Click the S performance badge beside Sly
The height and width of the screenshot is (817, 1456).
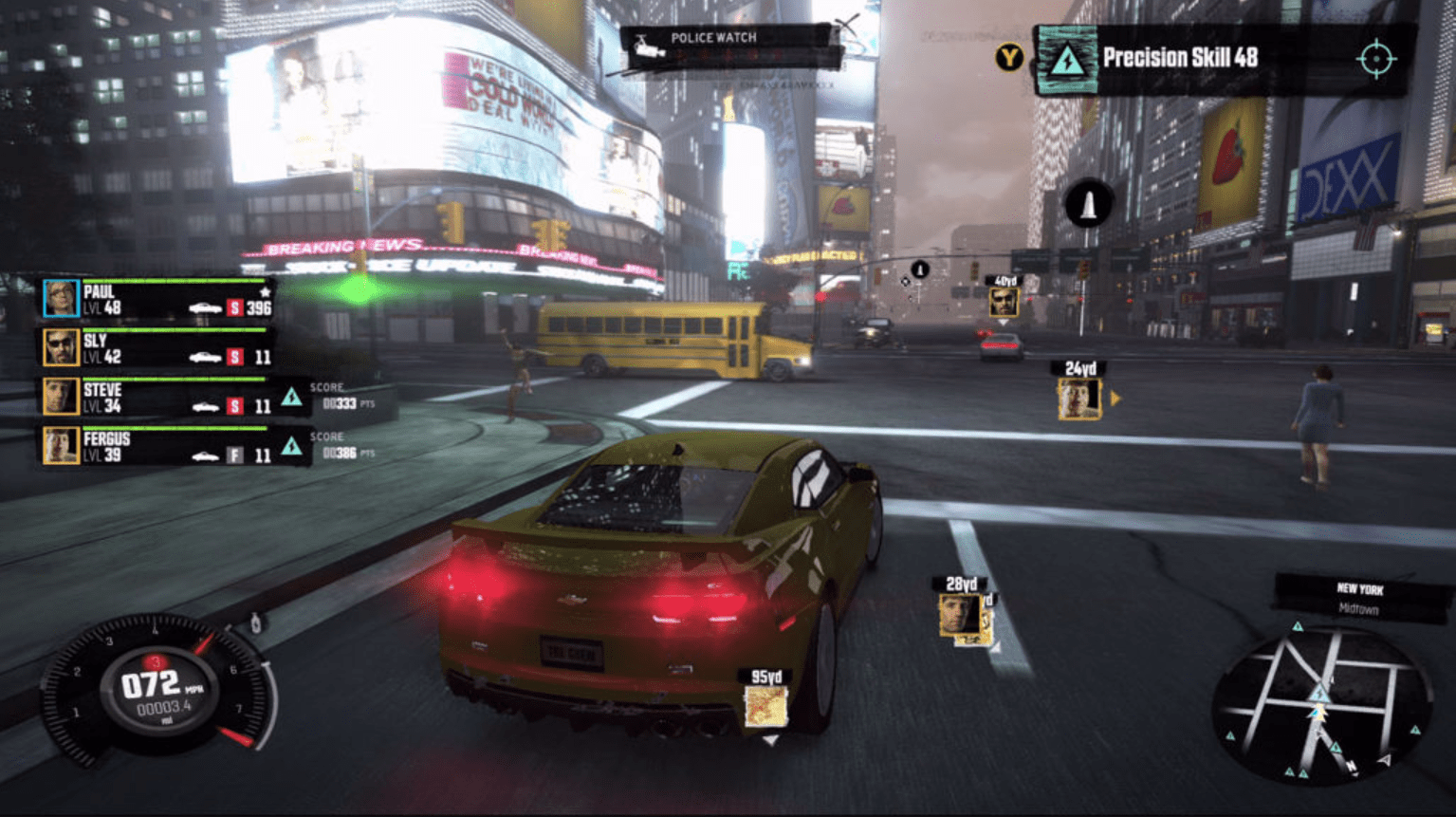click(235, 358)
